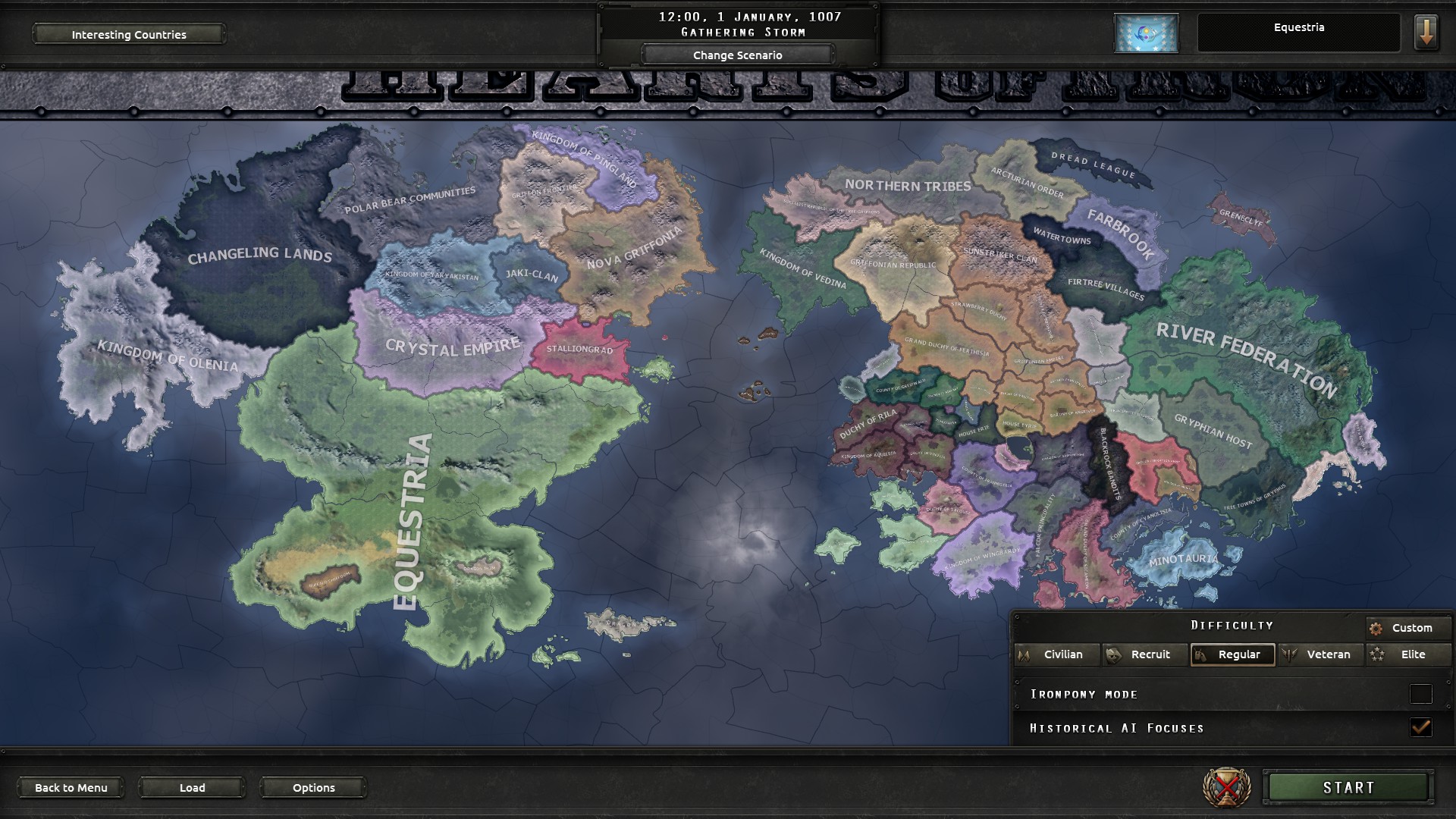This screenshot has height=819, width=1456.
Task: Open Interesting Countries
Action: point(128,34)
